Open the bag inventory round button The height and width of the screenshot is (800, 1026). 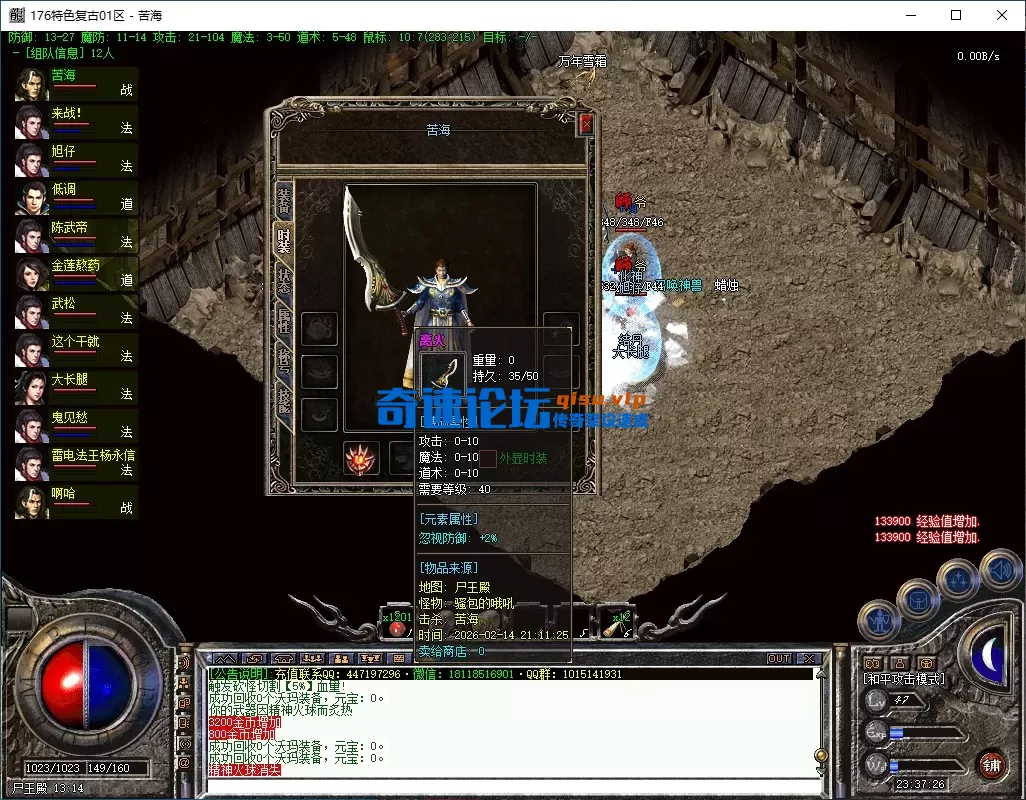coord(917,599)
